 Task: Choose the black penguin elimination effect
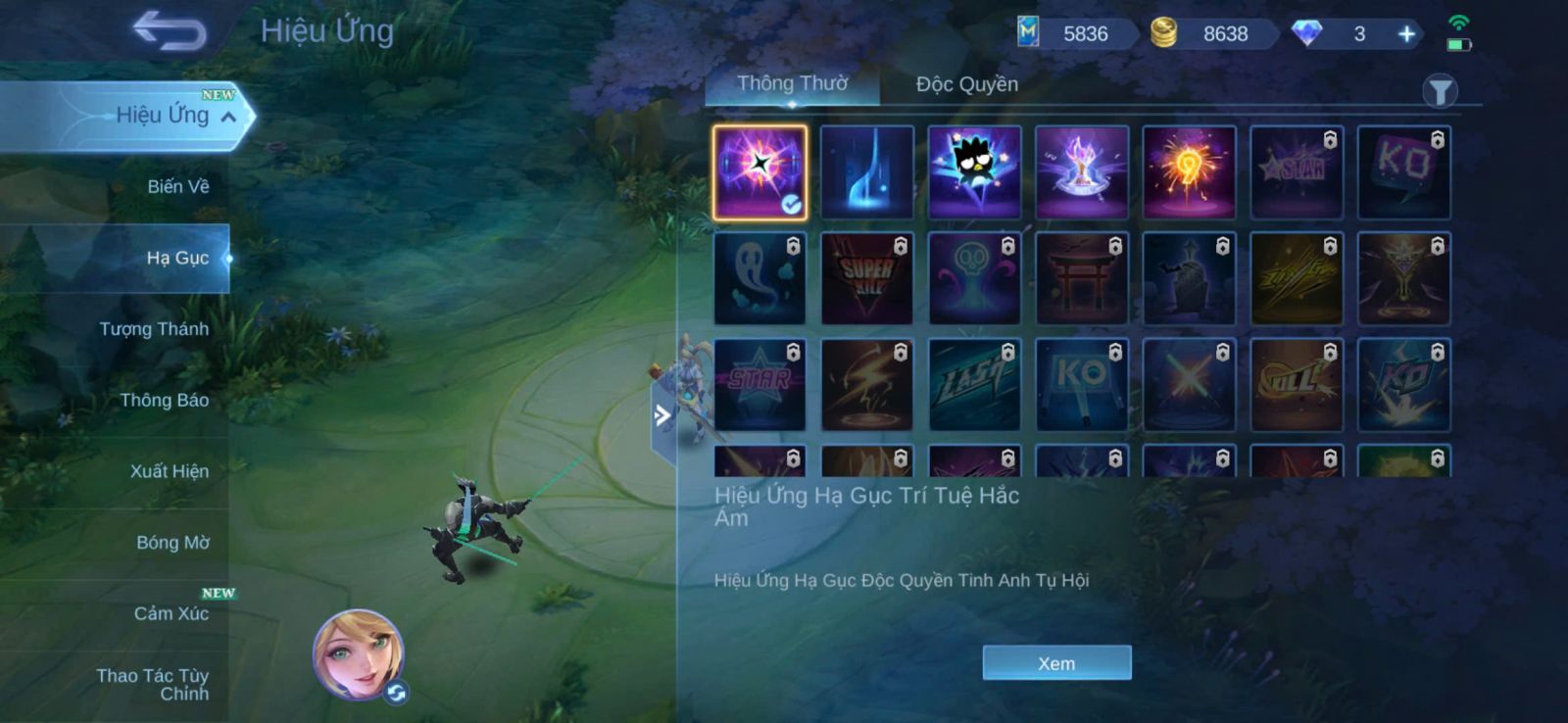974,172
